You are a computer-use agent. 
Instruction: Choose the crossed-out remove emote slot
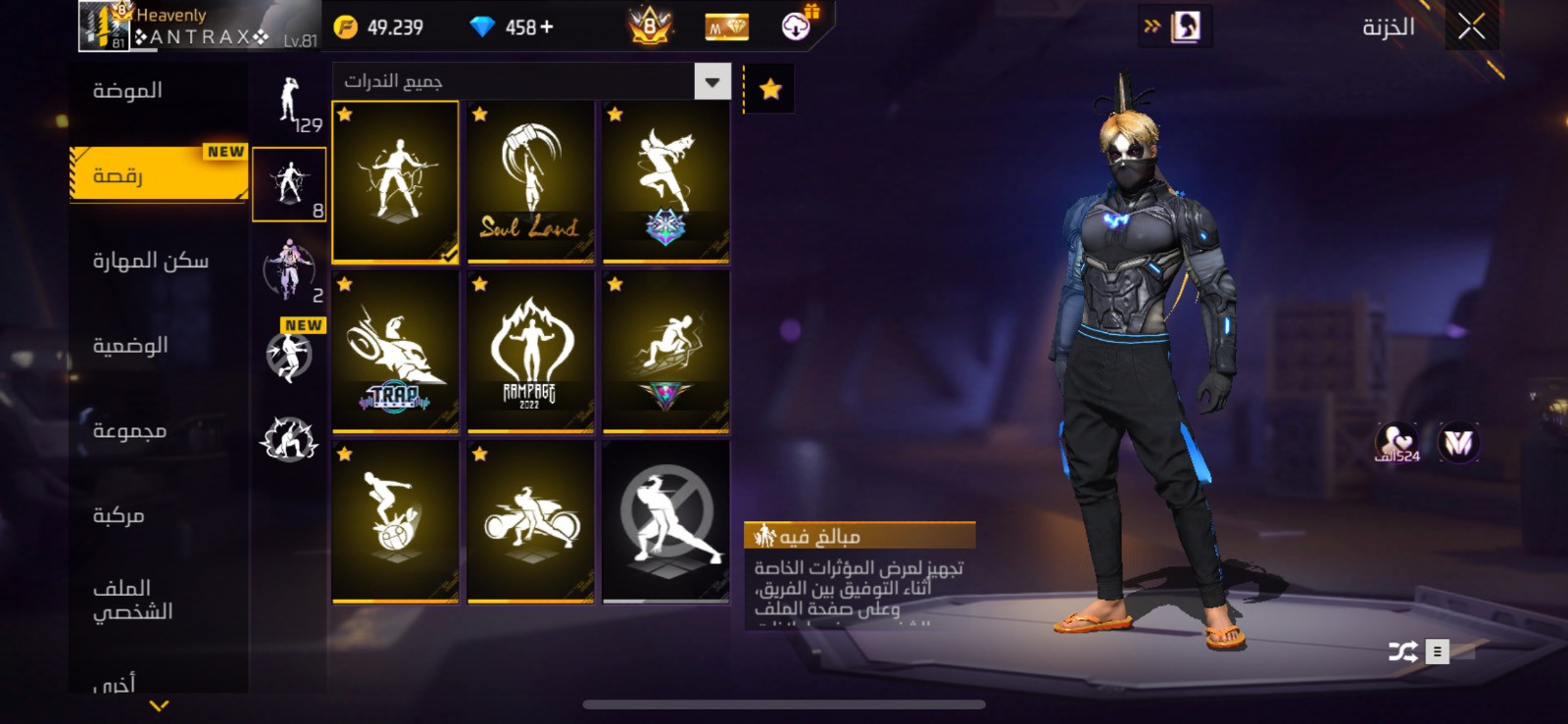point(665,521)
